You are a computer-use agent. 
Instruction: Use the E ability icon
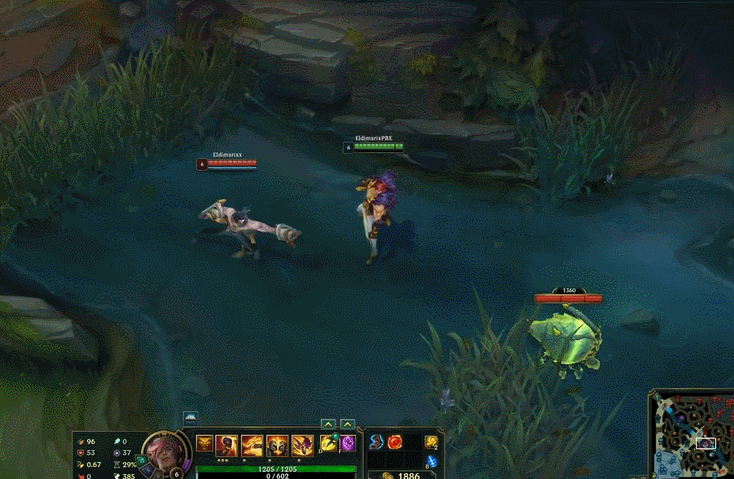(x=277, y=445)
